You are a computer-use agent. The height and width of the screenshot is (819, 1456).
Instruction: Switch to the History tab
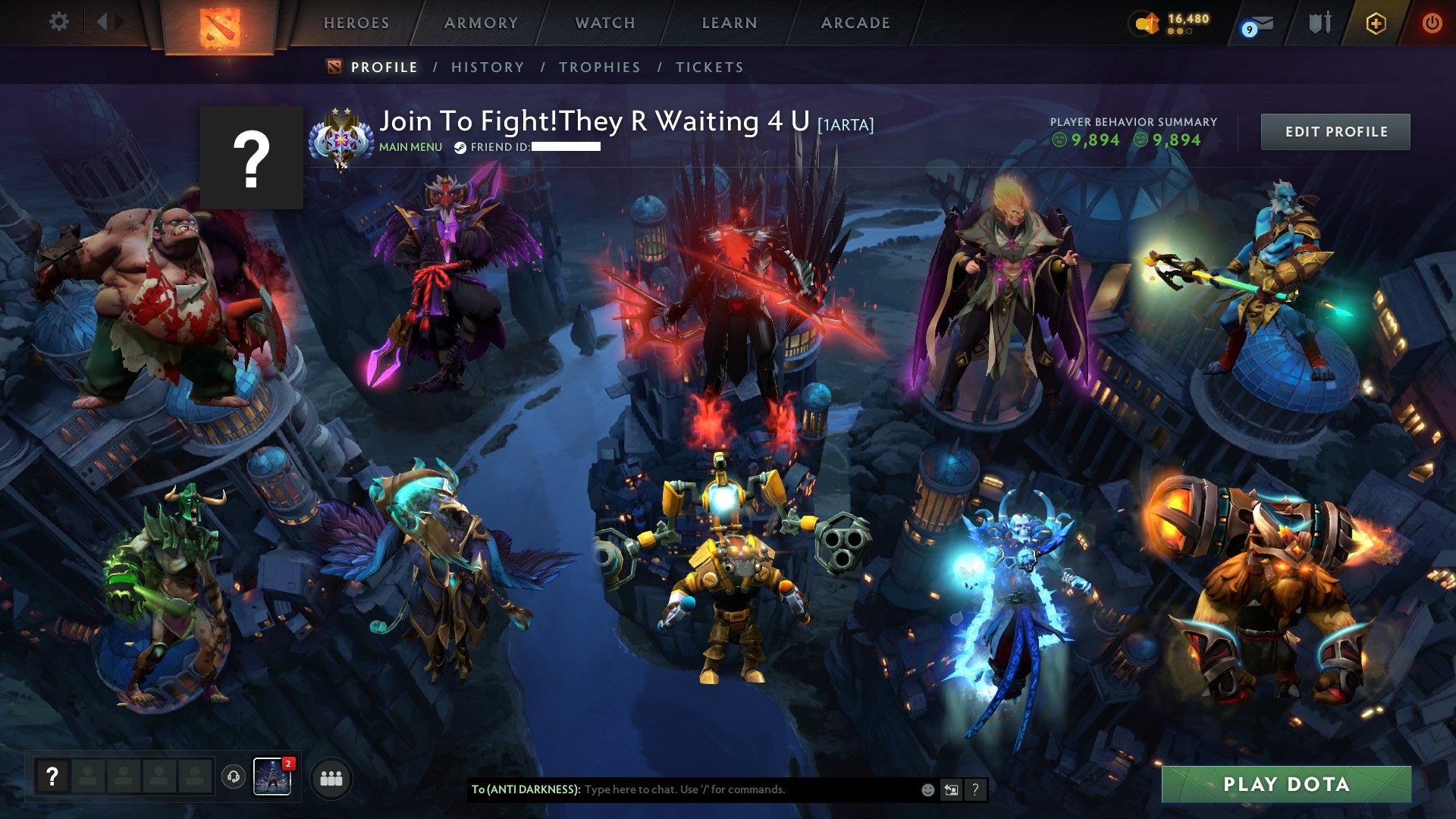tap(488, 67)
